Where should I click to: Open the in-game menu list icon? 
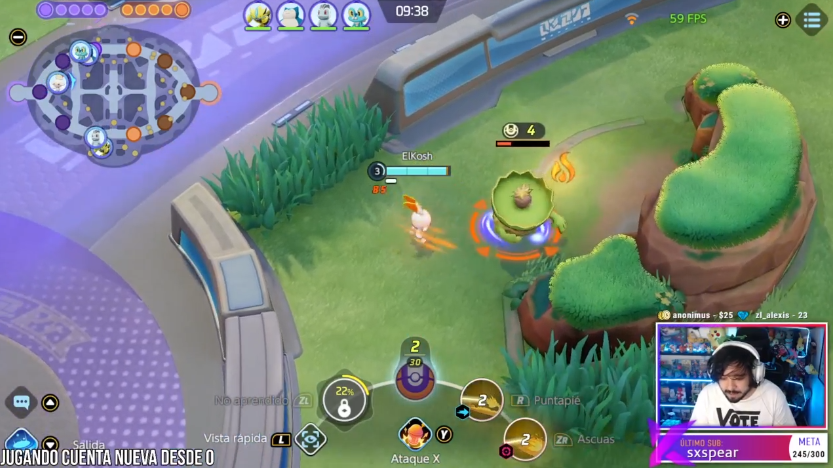point(812,19)
